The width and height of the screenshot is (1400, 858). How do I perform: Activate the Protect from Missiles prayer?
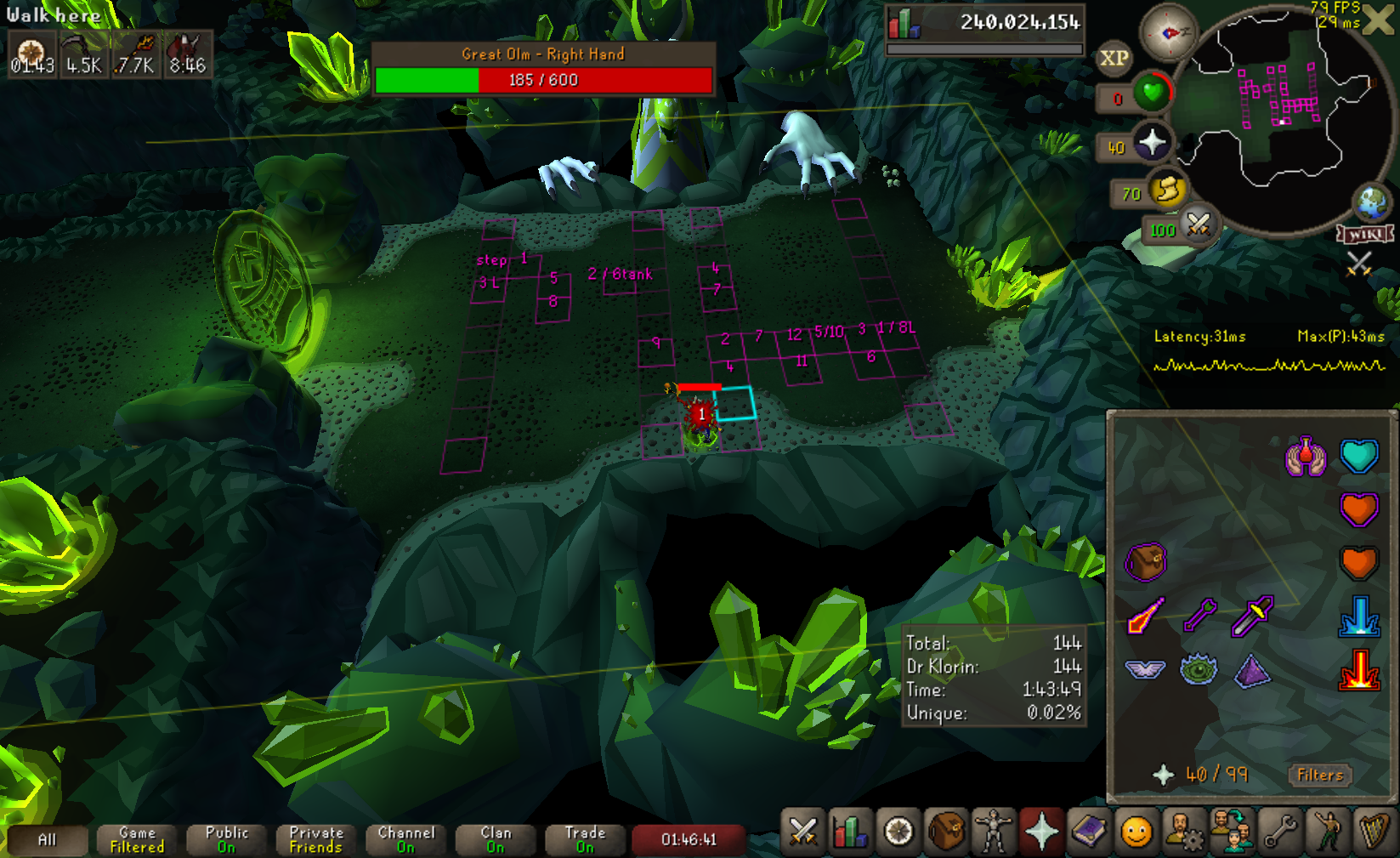1199,616
